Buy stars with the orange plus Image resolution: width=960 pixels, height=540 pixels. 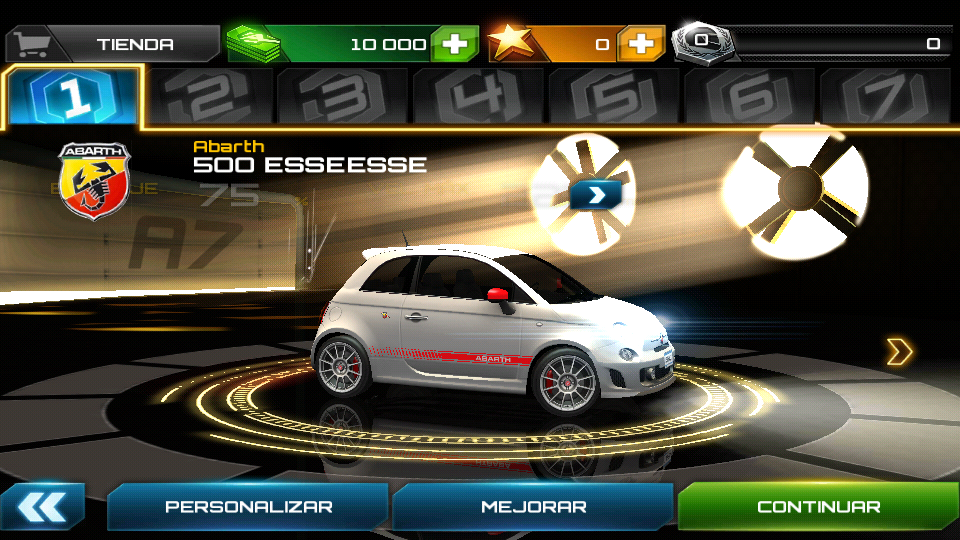641,44
